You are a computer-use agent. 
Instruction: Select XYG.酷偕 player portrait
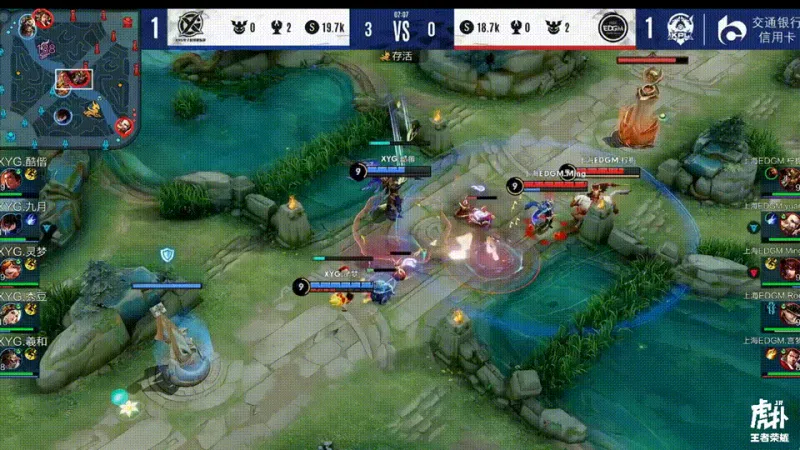(x=11, y=179)
